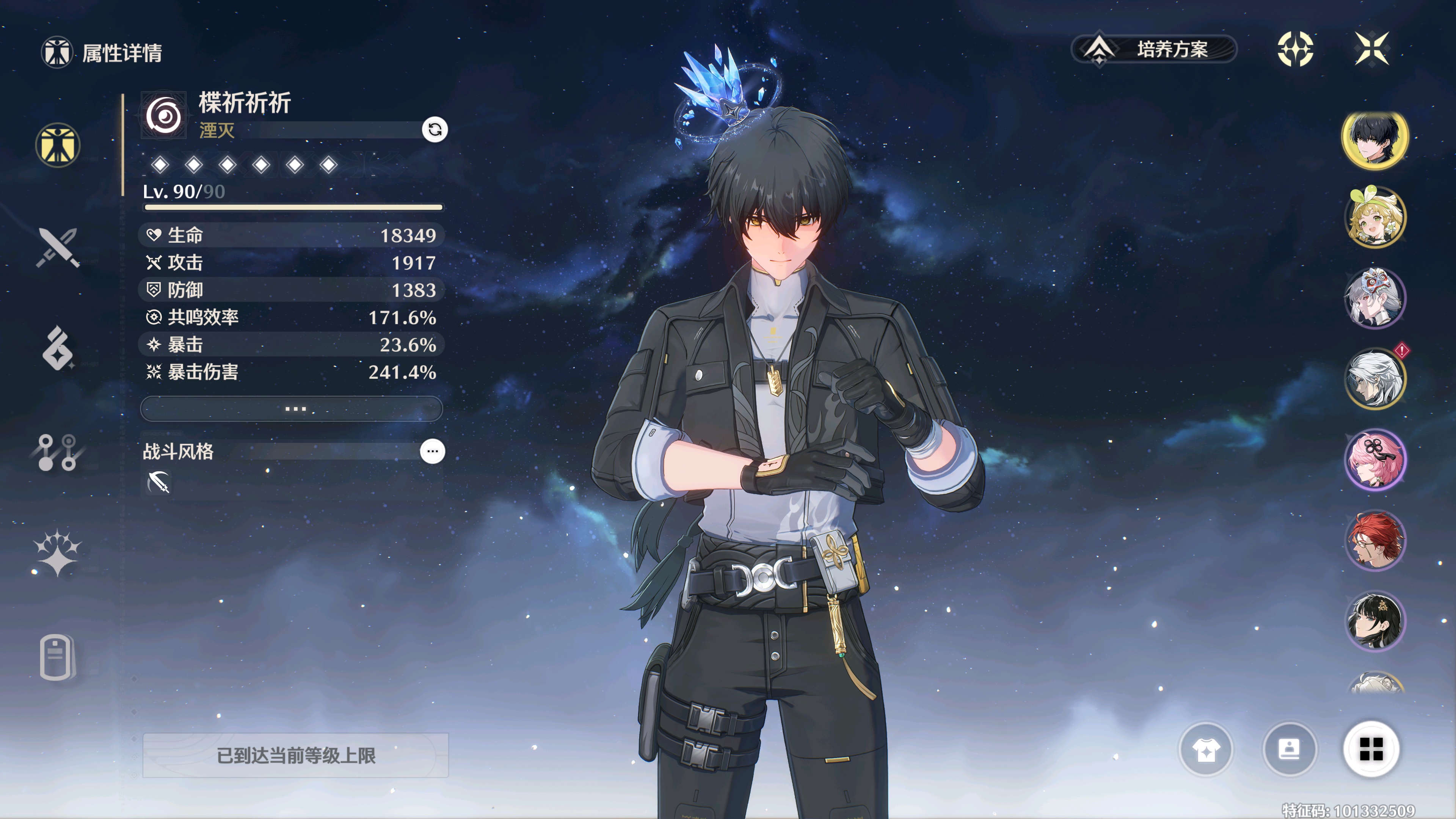The height and width of the screenshot is (819, 1456).
Task: Switch to the resonance chain star tab
Action: pos(58,553)
